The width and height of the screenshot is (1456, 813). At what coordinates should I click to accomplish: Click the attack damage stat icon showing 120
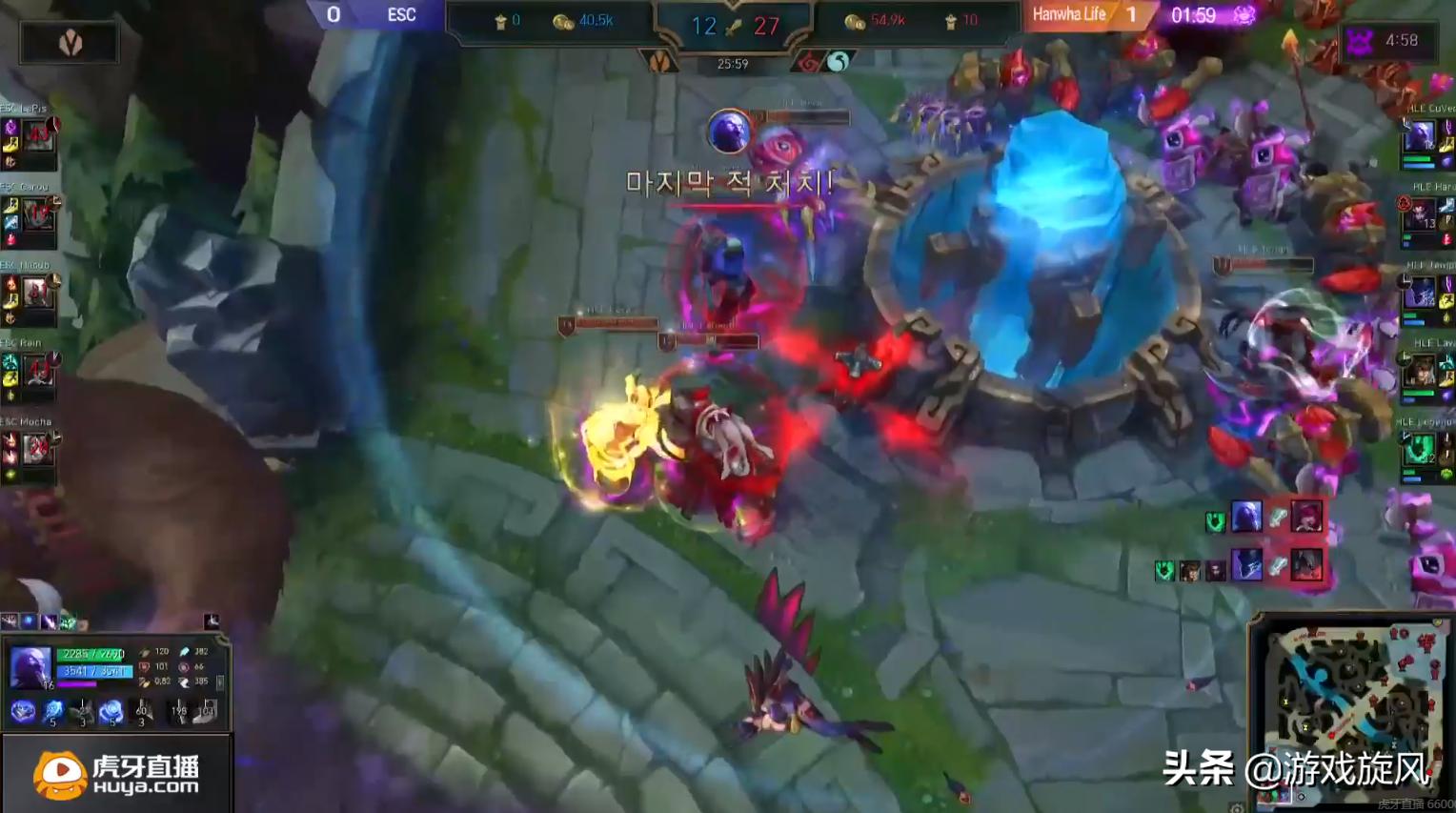145,652
